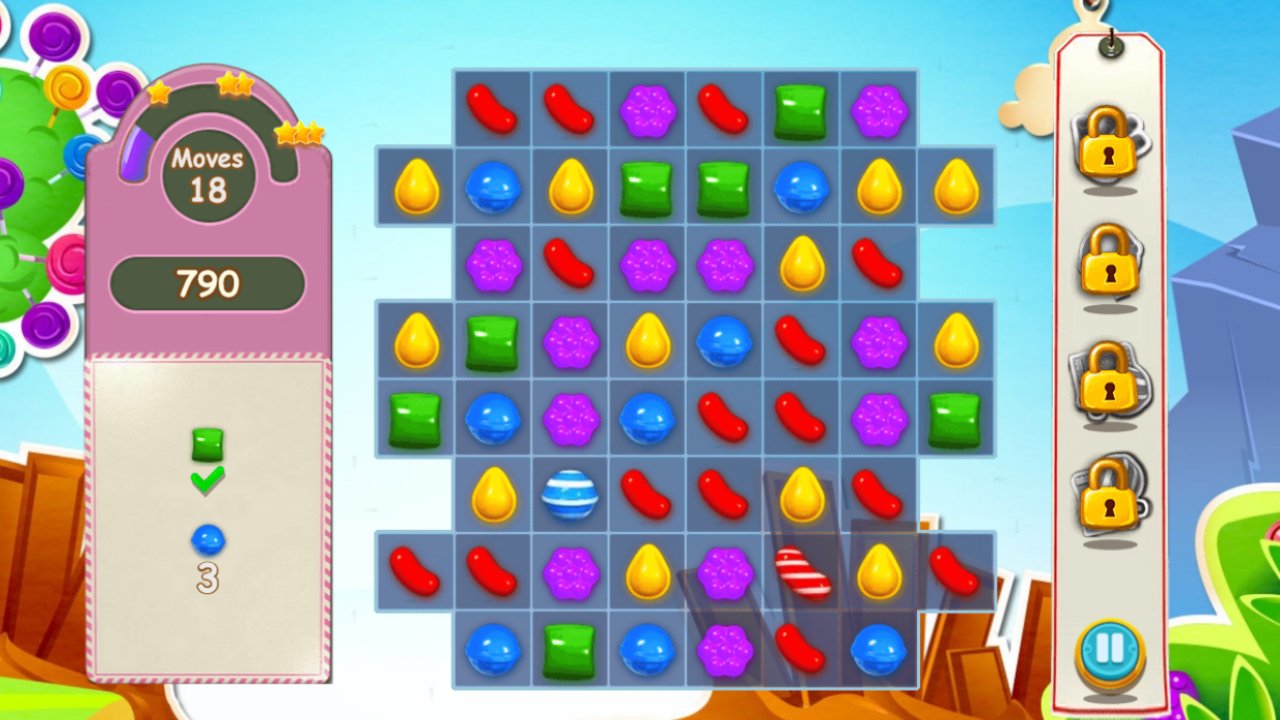
Task: Click the 790 score display
Action: [207, 284]
